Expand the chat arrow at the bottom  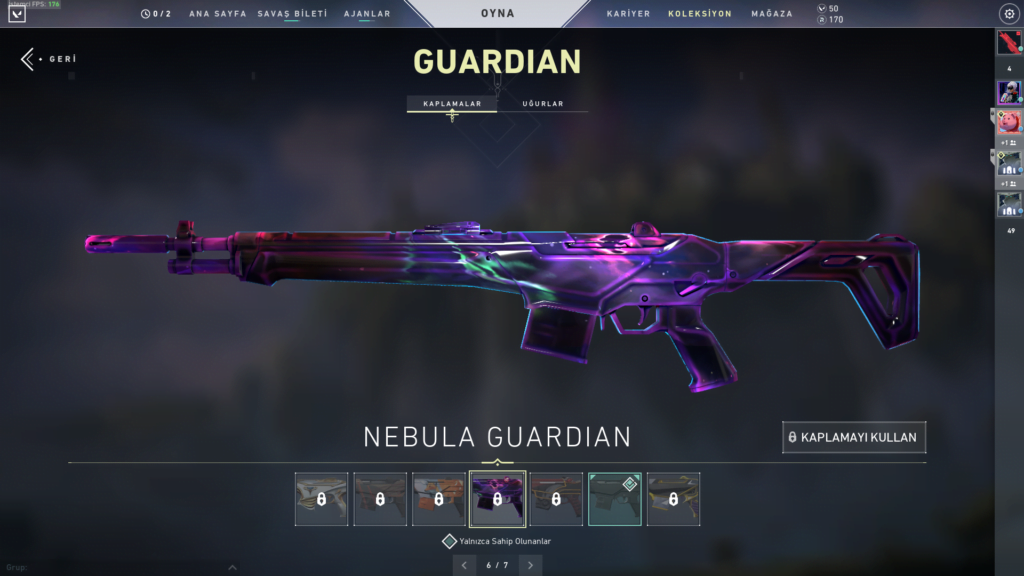click(232, 567)
